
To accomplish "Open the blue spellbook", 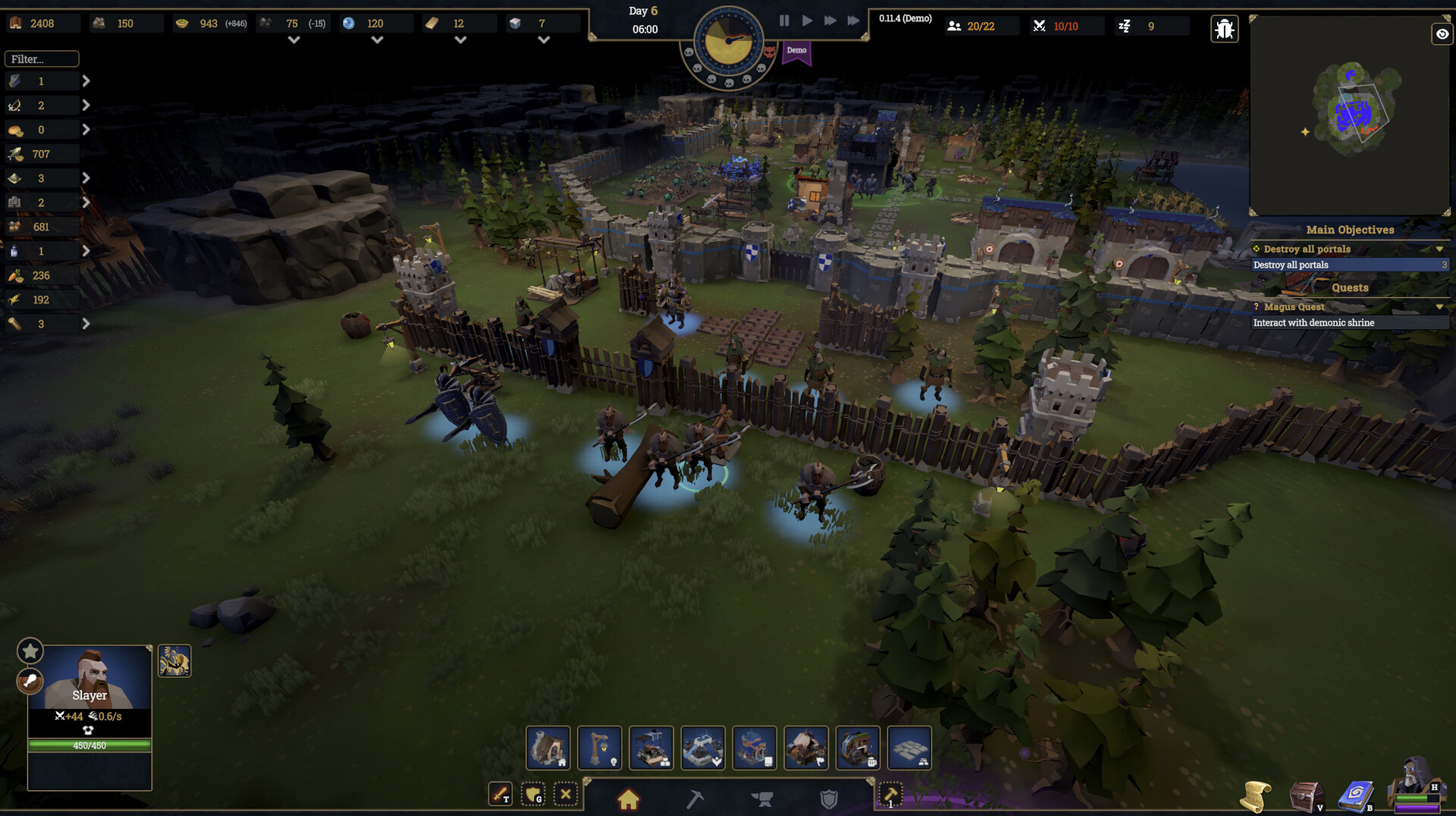I will click(1355, 797).
